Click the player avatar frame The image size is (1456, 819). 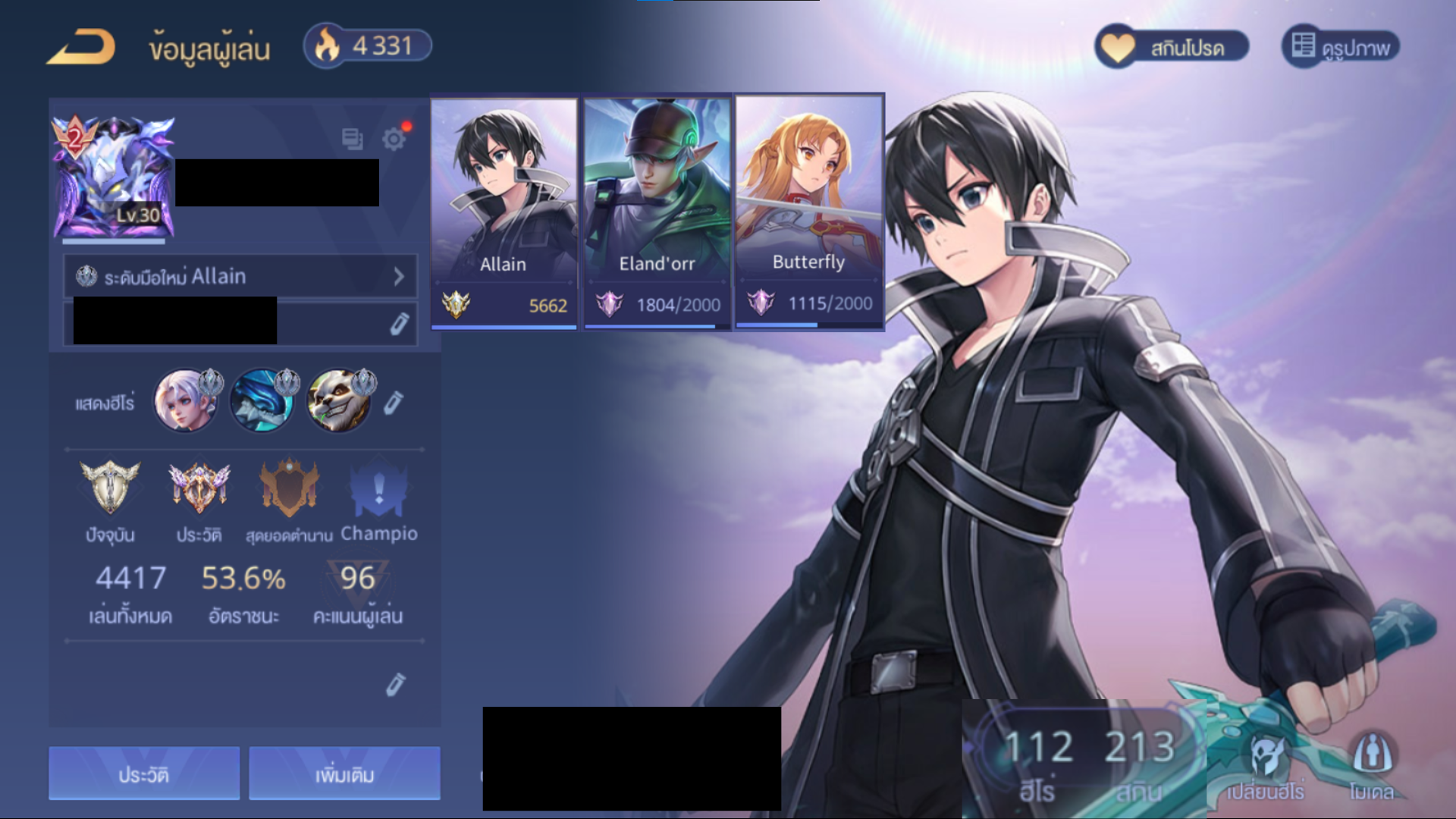tap(113, 178)
